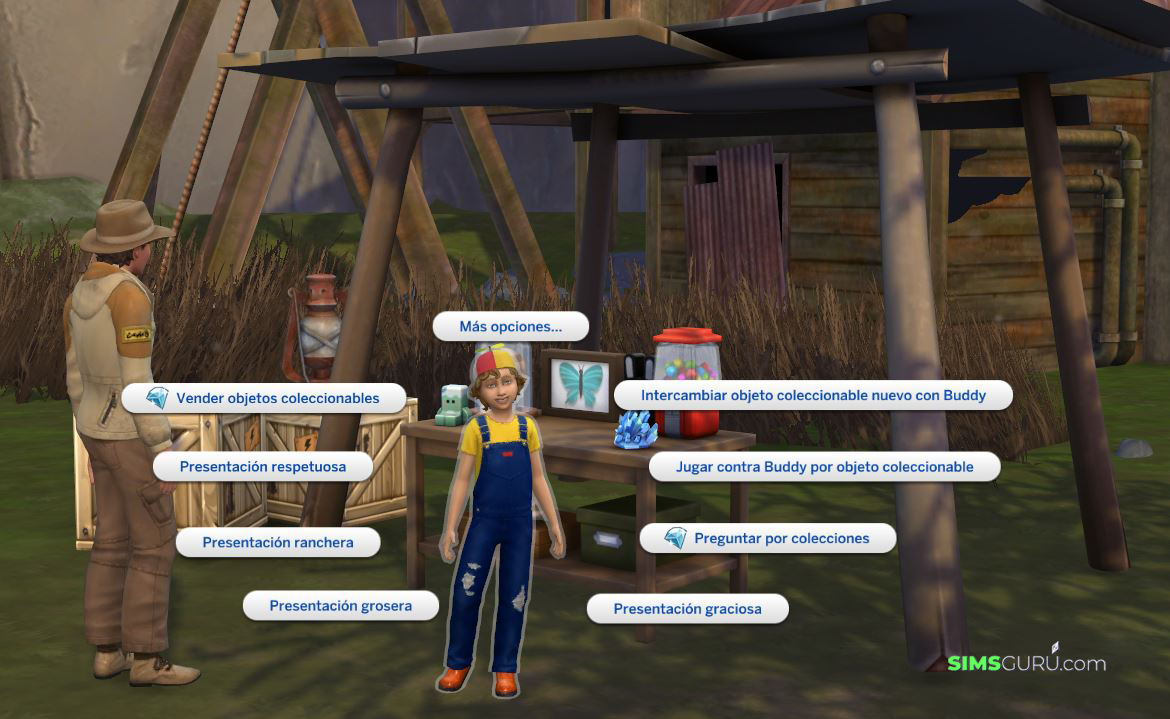Choose Presentación grosera

340,606
